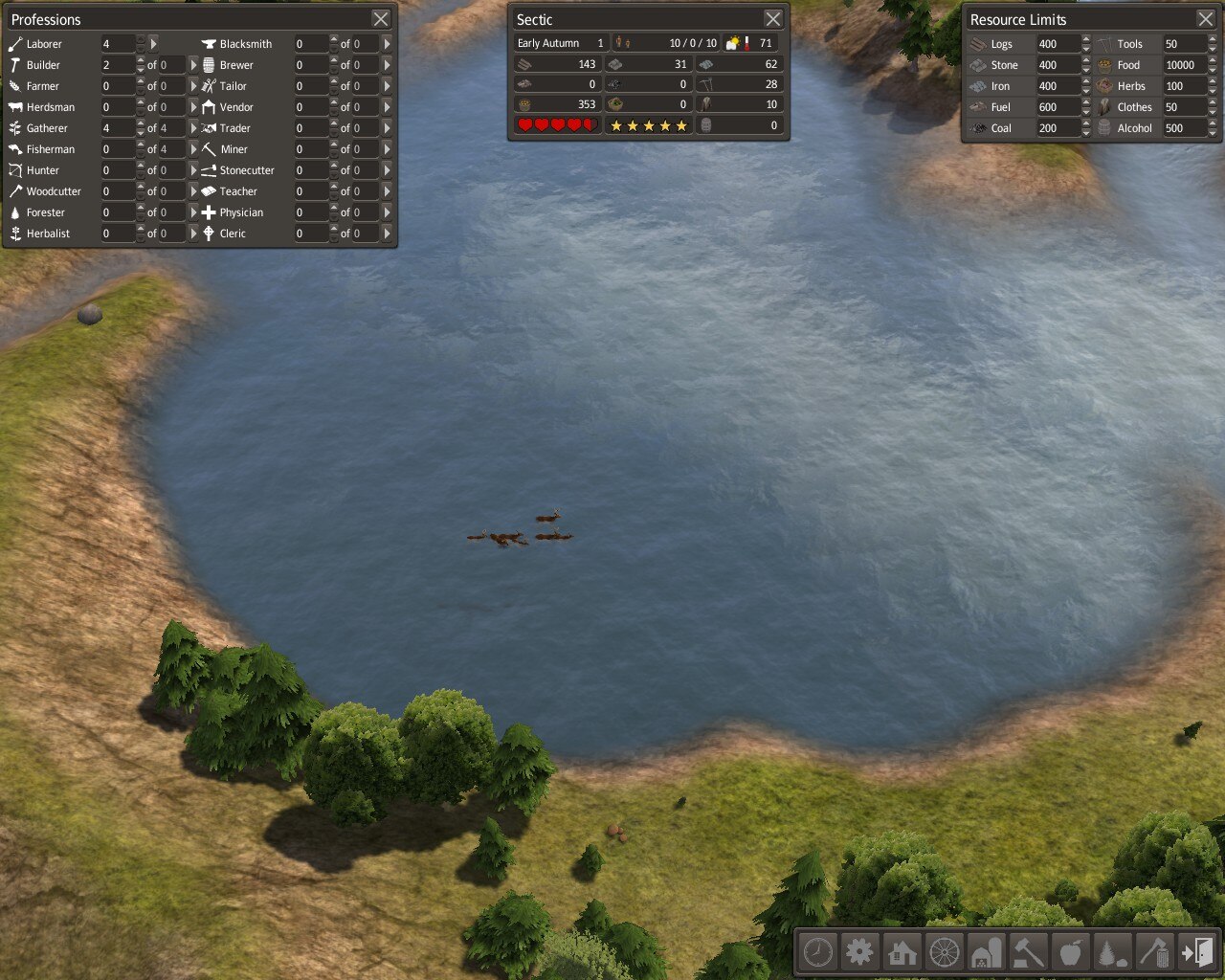
Task: Open the gear tools and reports menu
Action: (860, 952)
